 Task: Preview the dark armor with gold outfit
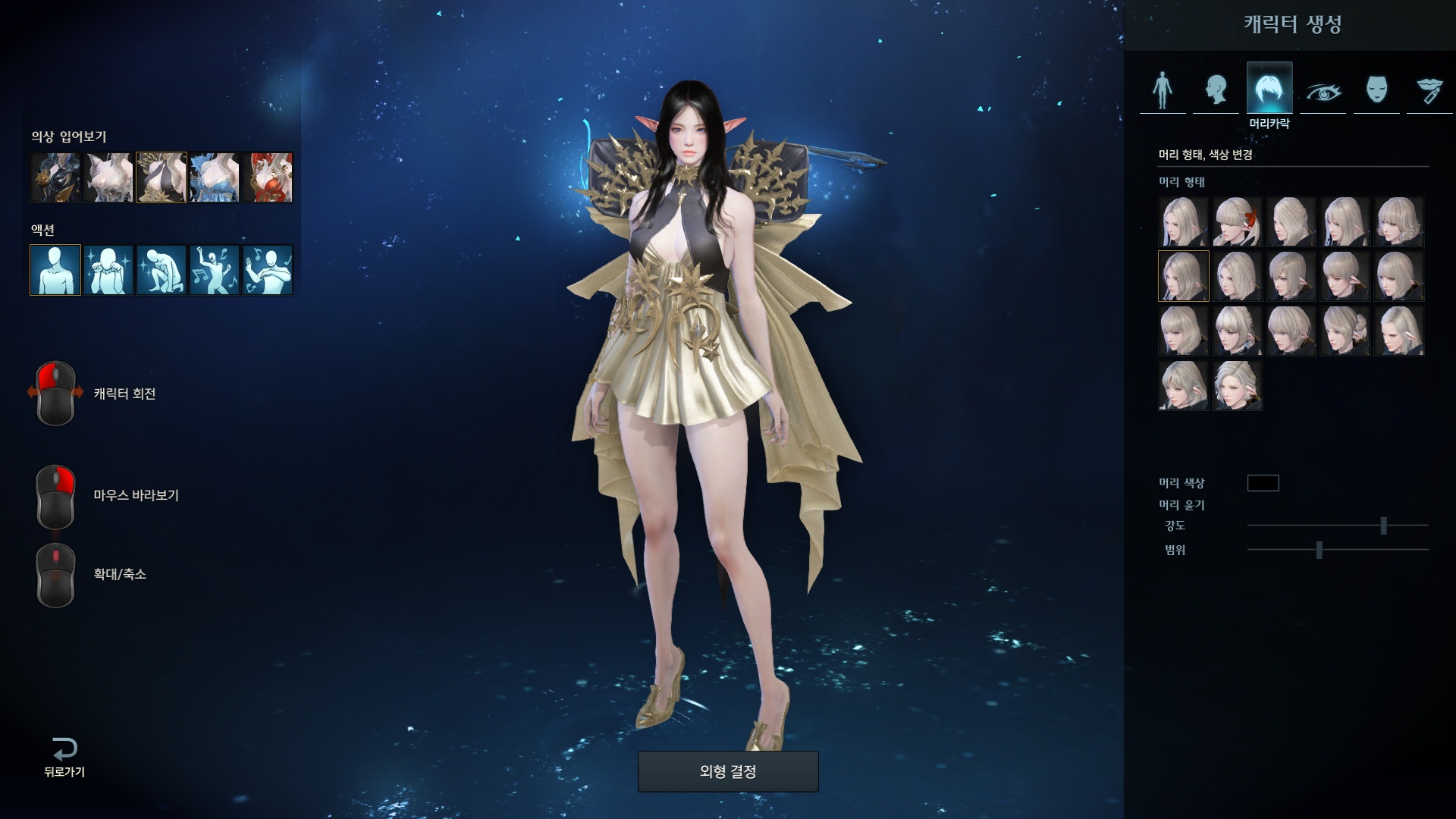click(55, 177)
